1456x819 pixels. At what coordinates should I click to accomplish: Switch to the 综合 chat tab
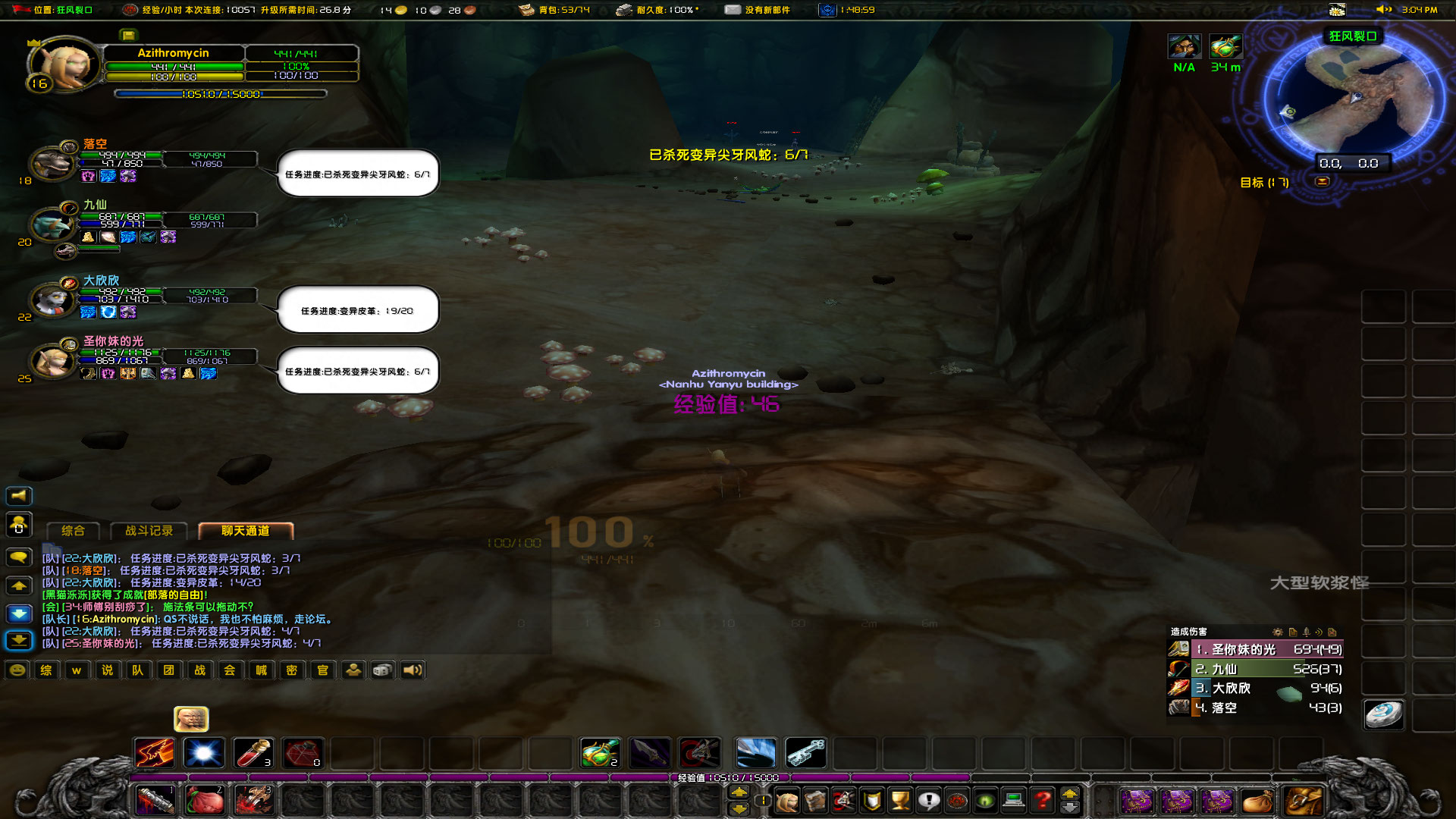(73, 531)
